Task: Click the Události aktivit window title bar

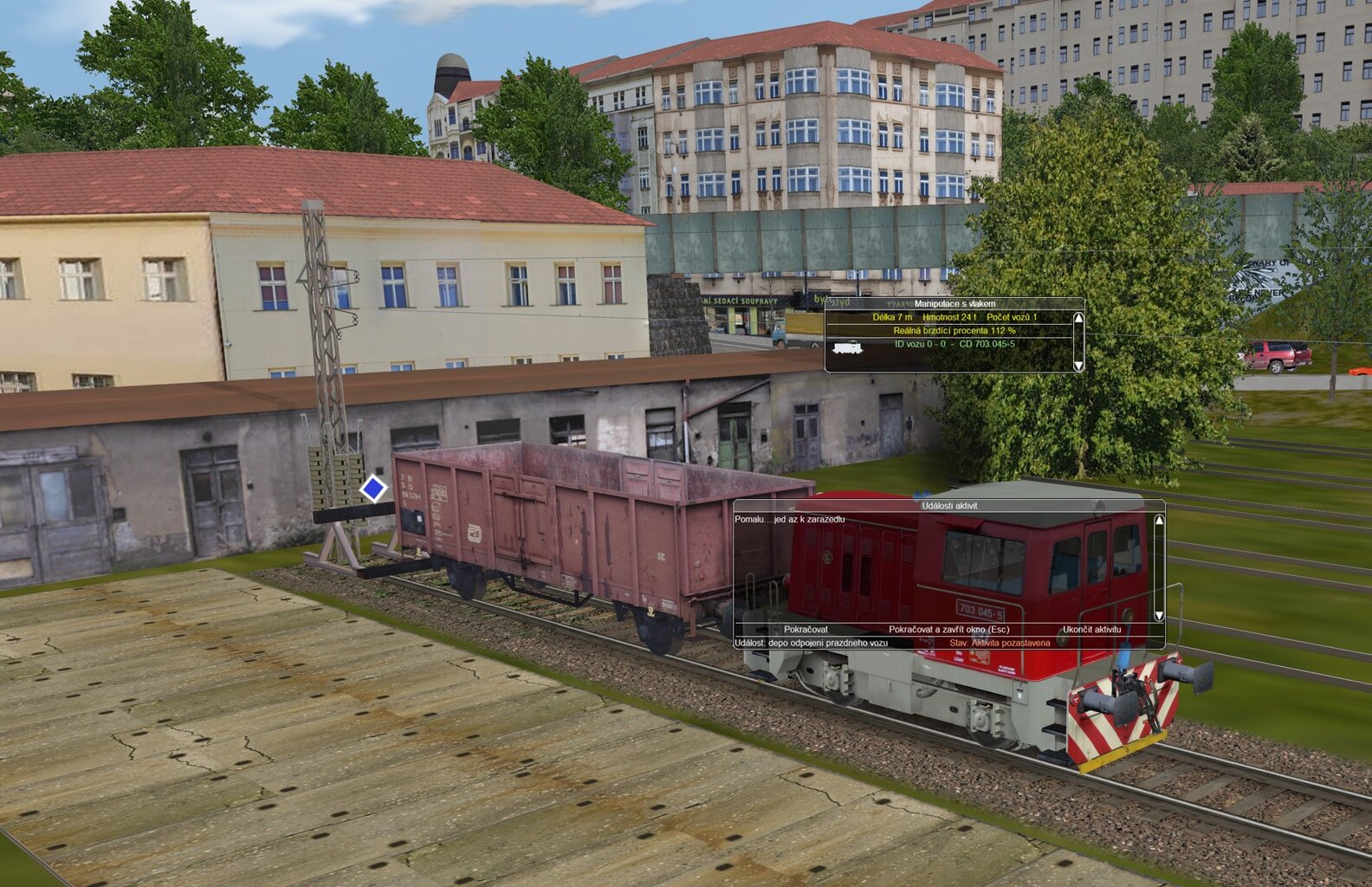Action: pos(949,506)
